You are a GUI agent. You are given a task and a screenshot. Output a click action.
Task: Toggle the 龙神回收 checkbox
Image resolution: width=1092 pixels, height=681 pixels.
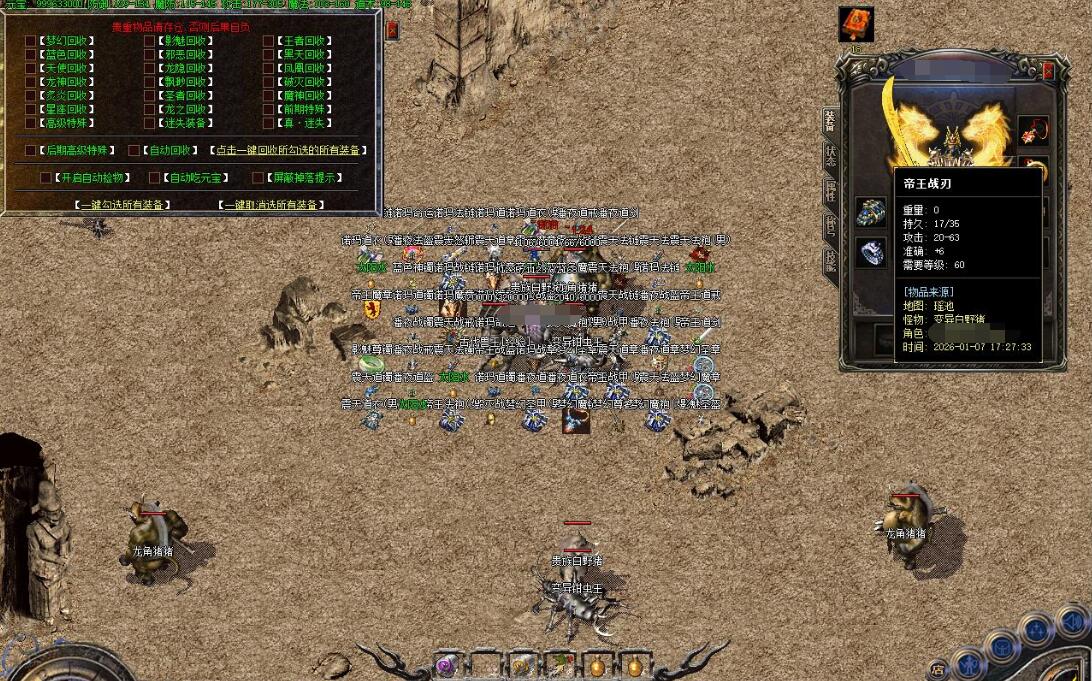pos(31,82)
